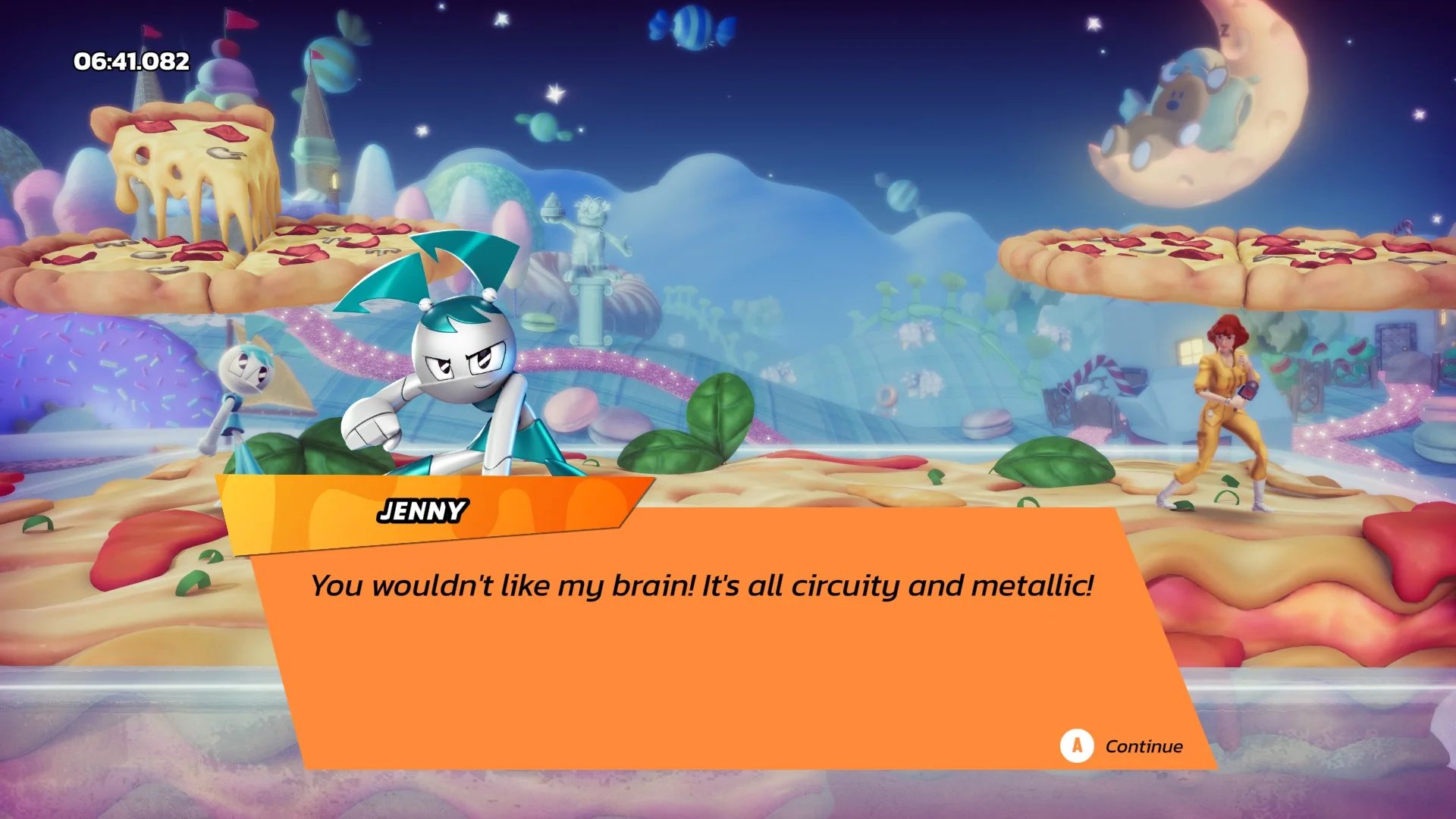1456x819 pixels.
Task: Continue Jenny's dialogue
Action: click(1122, 746)
